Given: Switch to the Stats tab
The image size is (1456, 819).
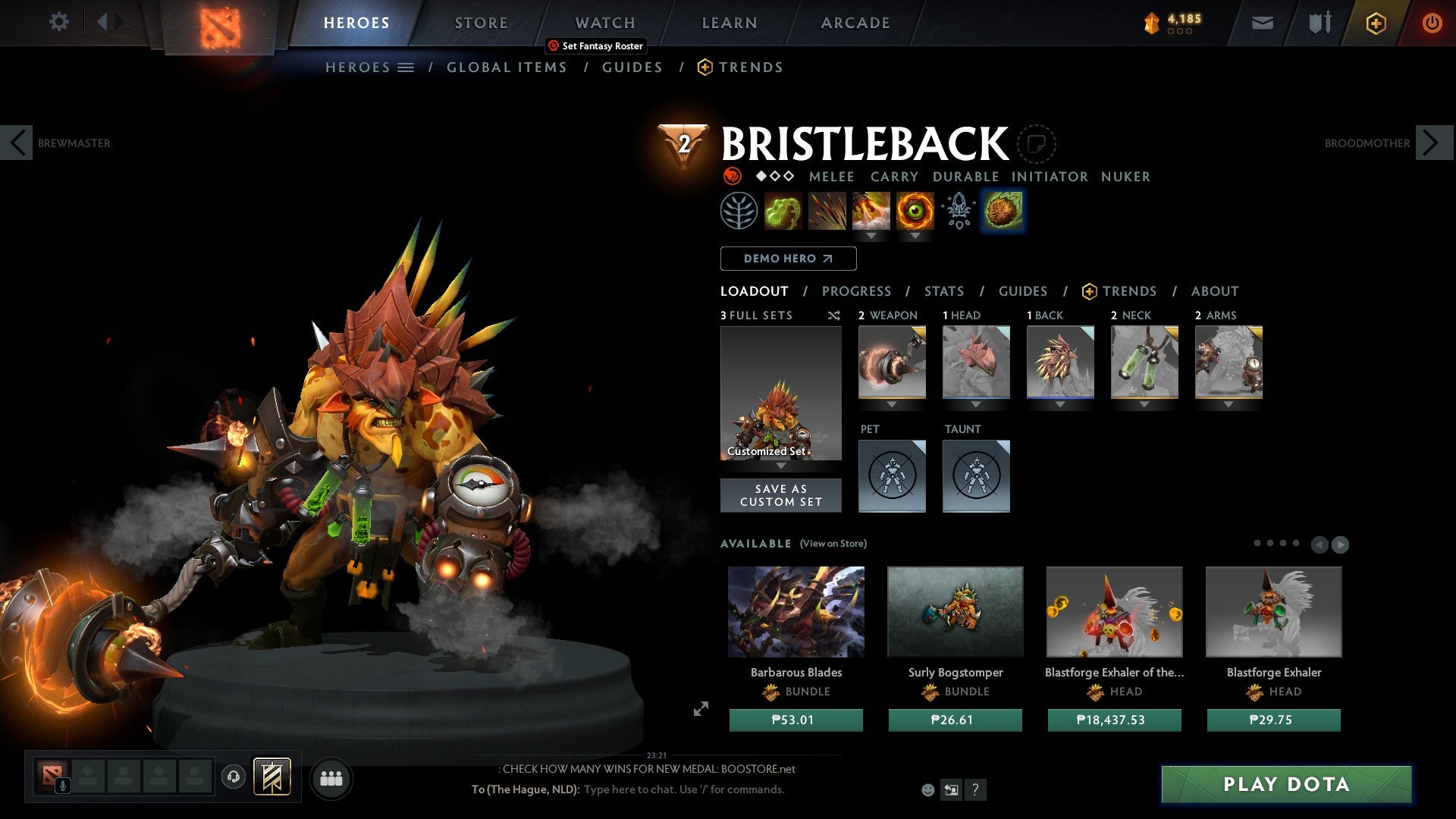Looking at the screenshot, I should click(x=943, y=291).
